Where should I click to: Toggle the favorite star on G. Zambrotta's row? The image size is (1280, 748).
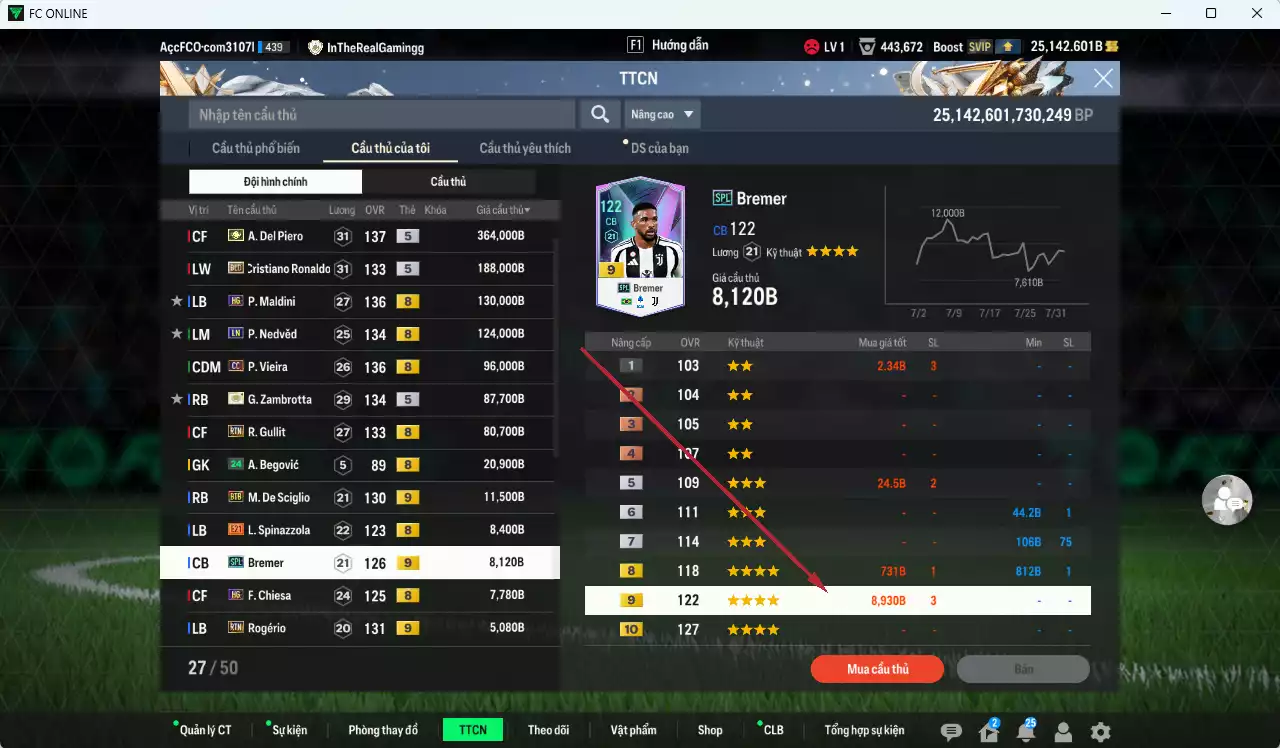click(177, 399)
